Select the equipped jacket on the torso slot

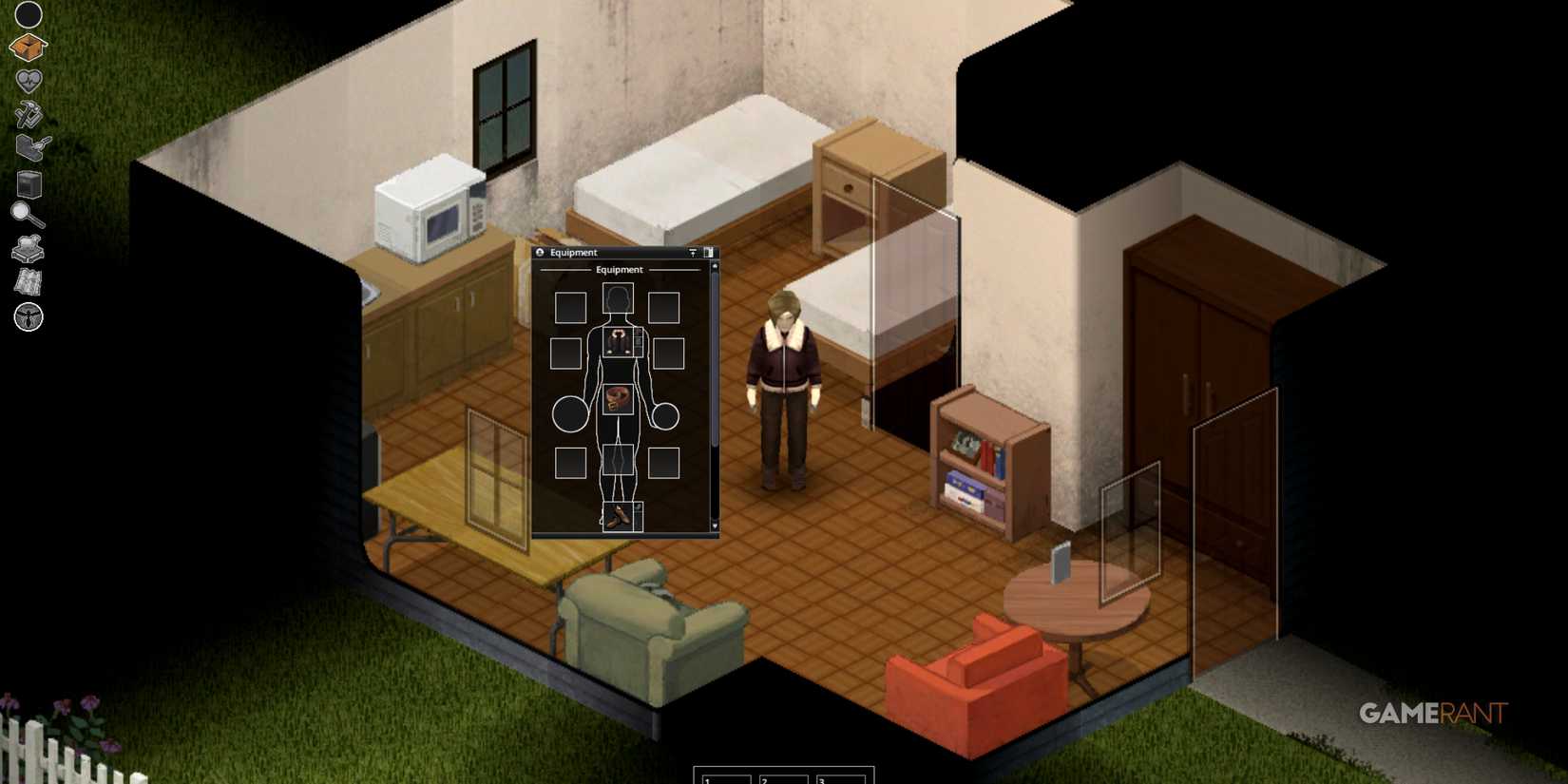(620, 340)
